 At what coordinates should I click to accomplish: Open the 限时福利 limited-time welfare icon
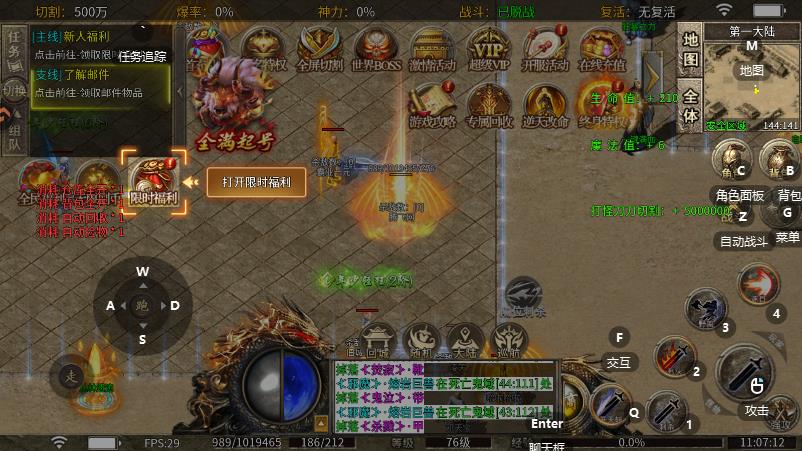pyautogui.click(x=153, y=178)
